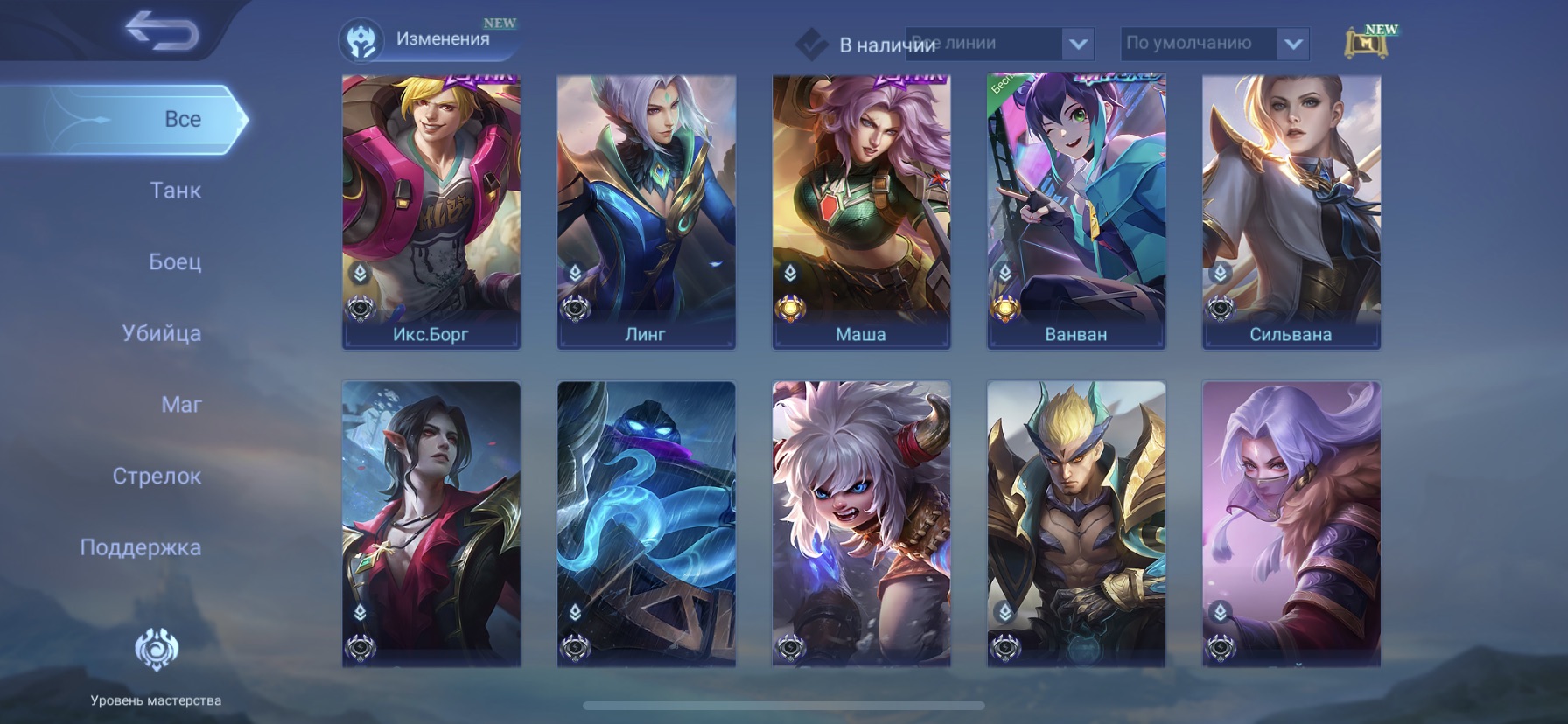Open the golden scroll icon marked NEW
Image resolution: width=1568 pixels, height=724 pixels.
click(1367, 43)
